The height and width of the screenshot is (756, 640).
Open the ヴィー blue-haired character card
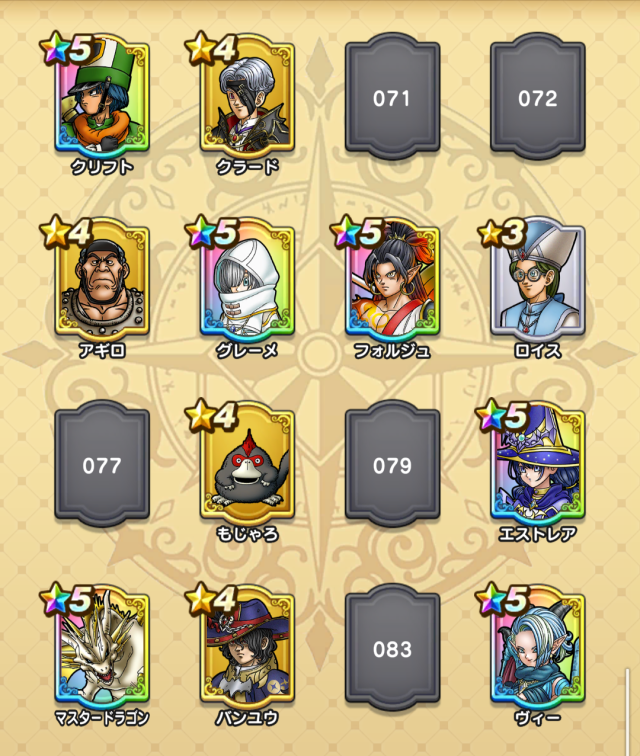537,648
